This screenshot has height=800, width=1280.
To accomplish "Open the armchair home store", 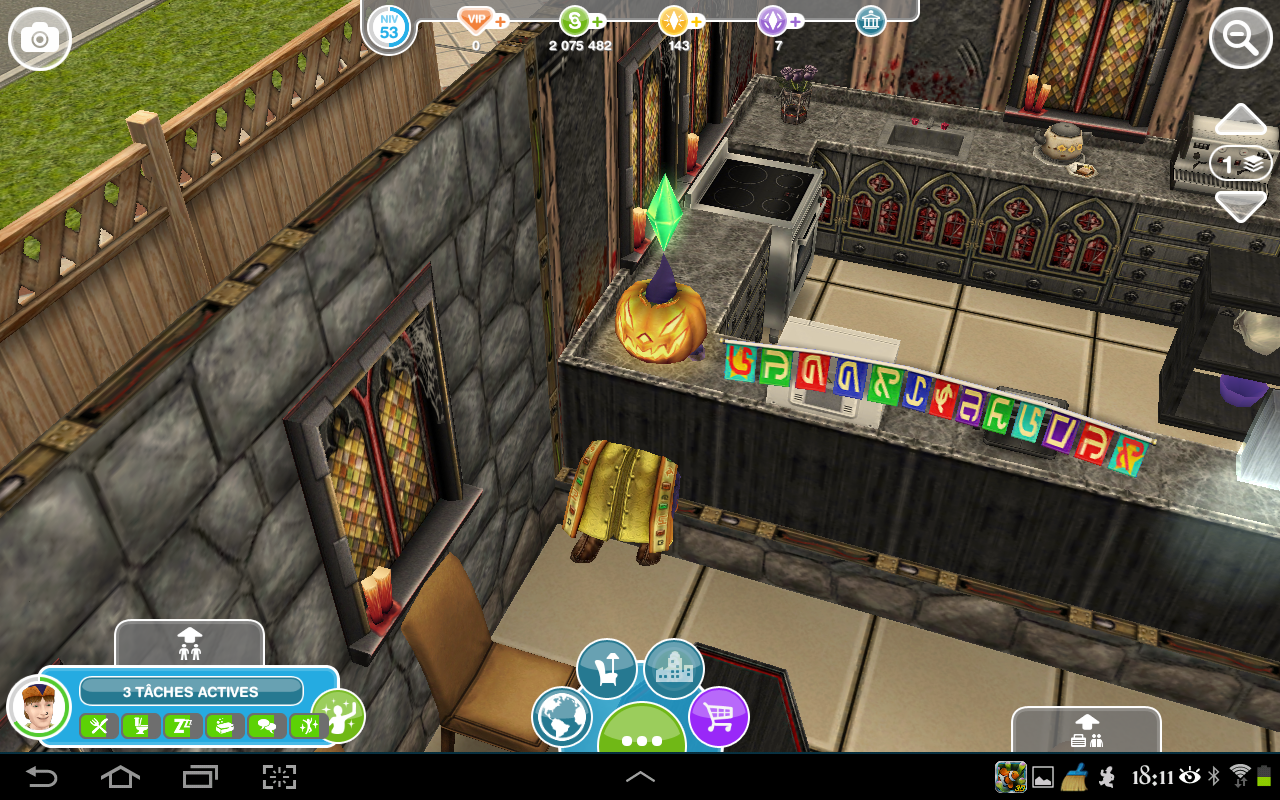I will pos(606,669).
